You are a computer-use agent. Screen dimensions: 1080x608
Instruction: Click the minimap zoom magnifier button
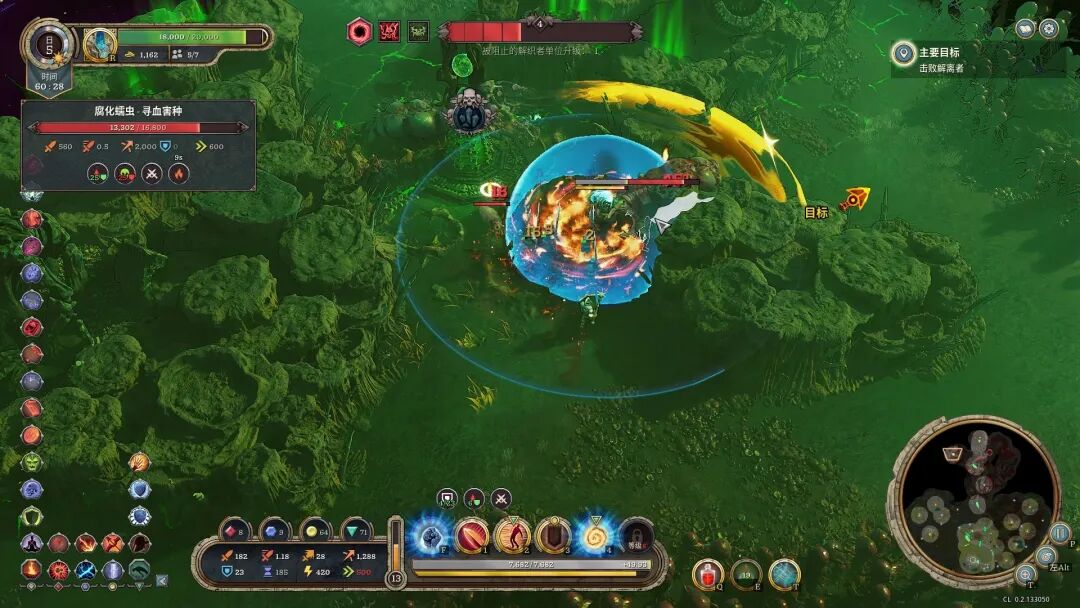click(x=1025, y=574)
